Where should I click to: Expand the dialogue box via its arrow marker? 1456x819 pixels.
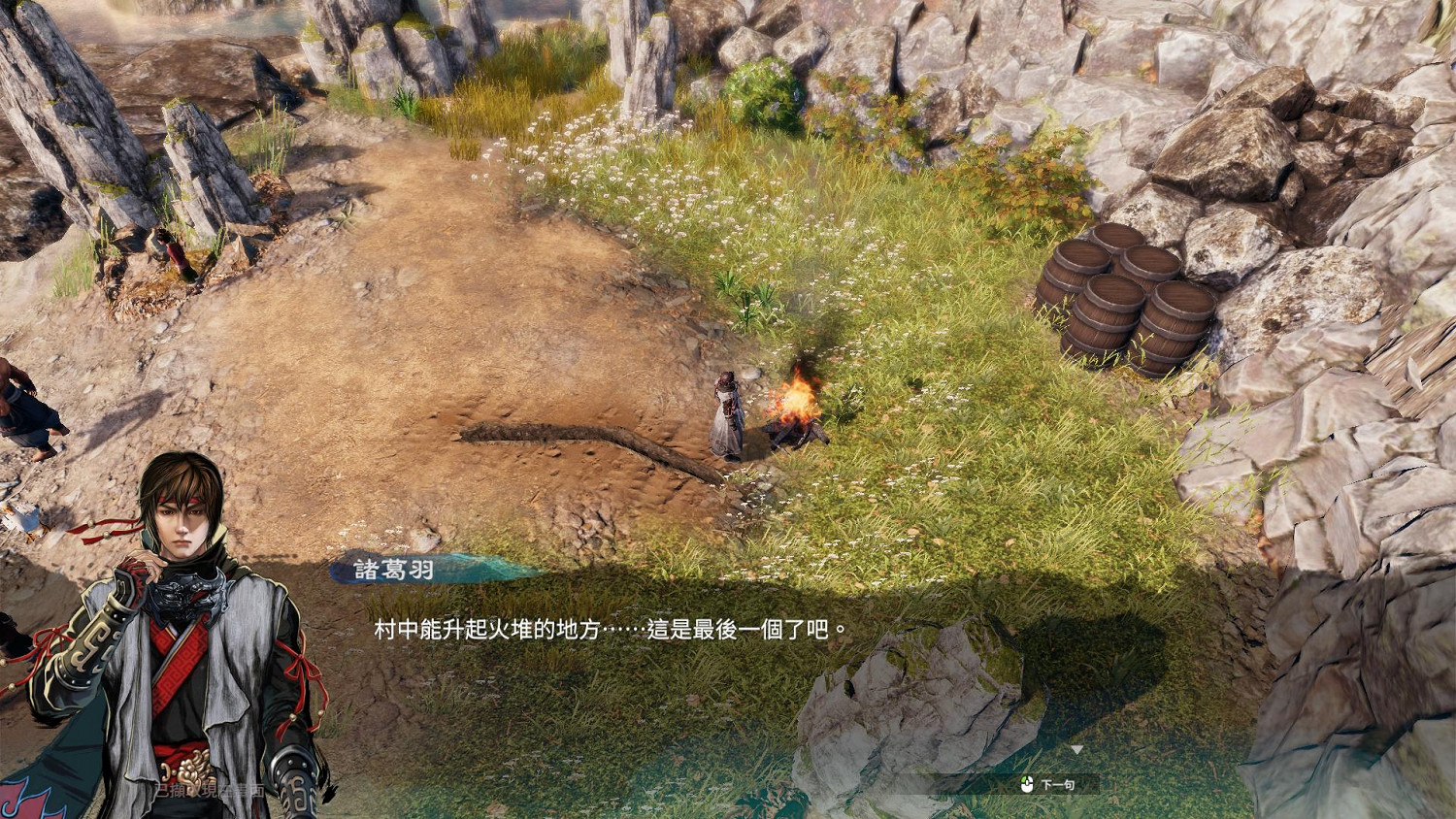pyautogui.click(x=1077, y=747)
